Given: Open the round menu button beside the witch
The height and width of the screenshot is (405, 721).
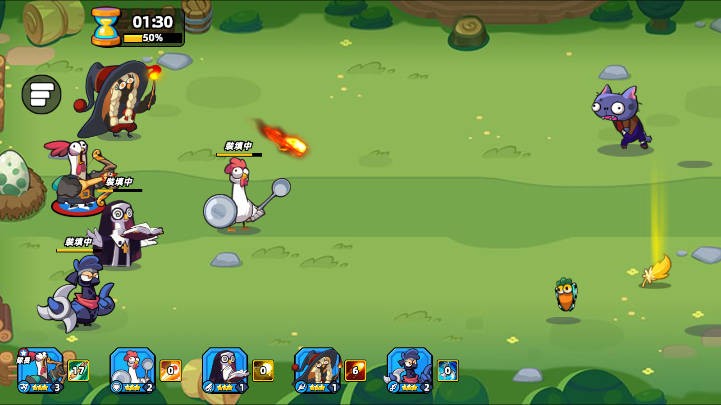Looking at the screenshot, I should [x=41, y=95].
